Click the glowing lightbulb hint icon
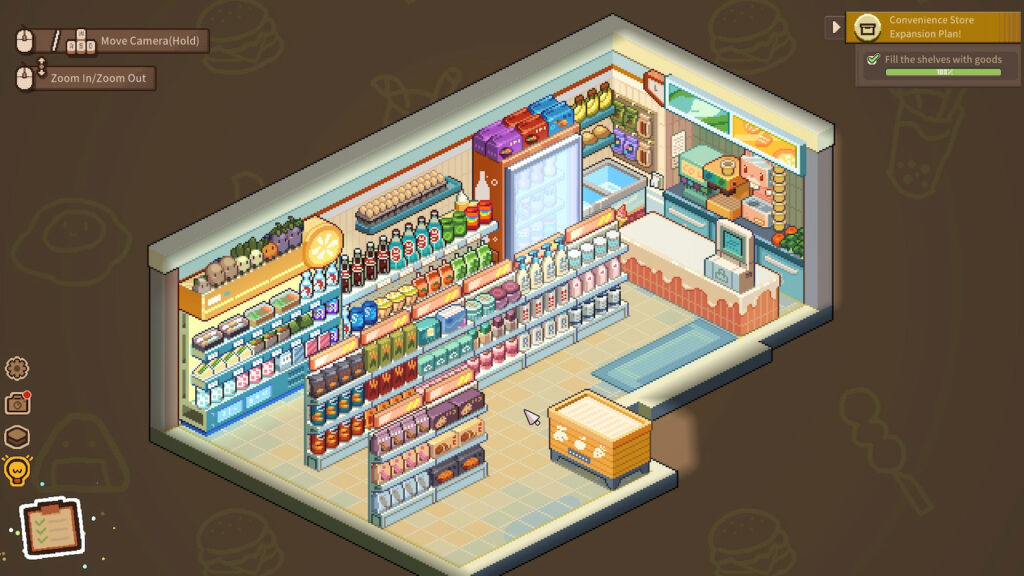This screenshot has width=1024, height=576. (17, 470)
